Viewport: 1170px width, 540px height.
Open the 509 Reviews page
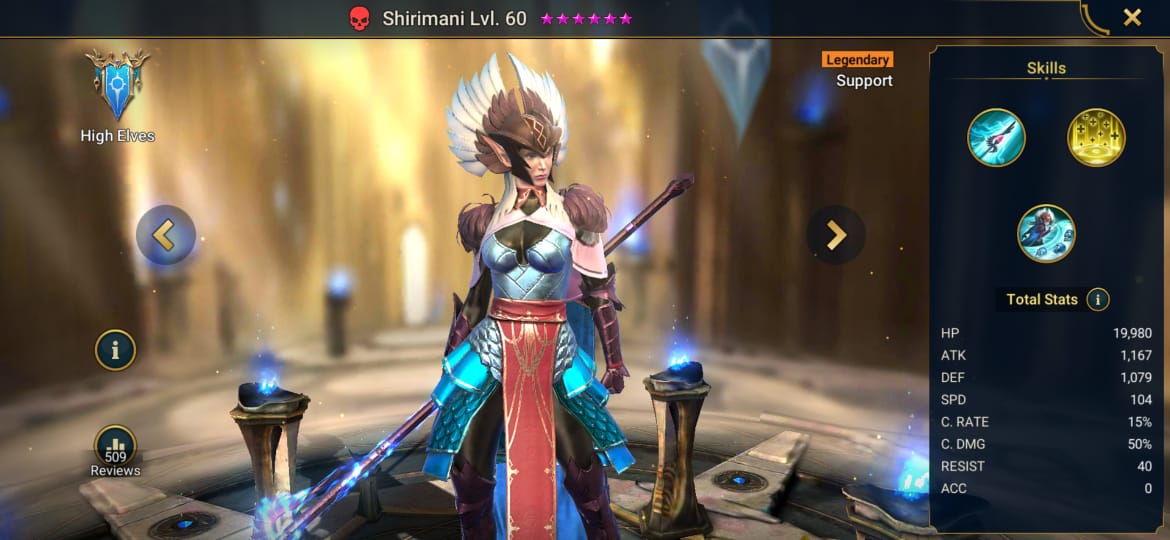[115, 449]
